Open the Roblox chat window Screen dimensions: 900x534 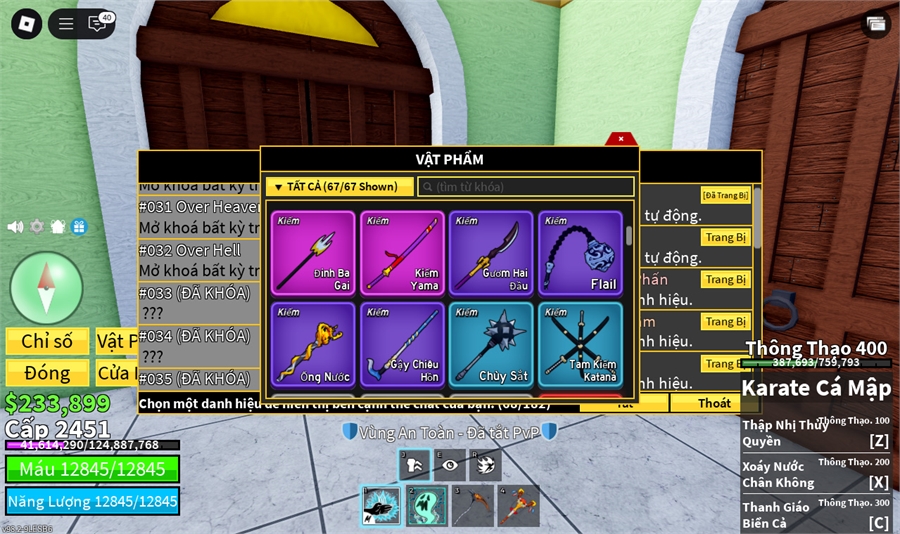97,24
